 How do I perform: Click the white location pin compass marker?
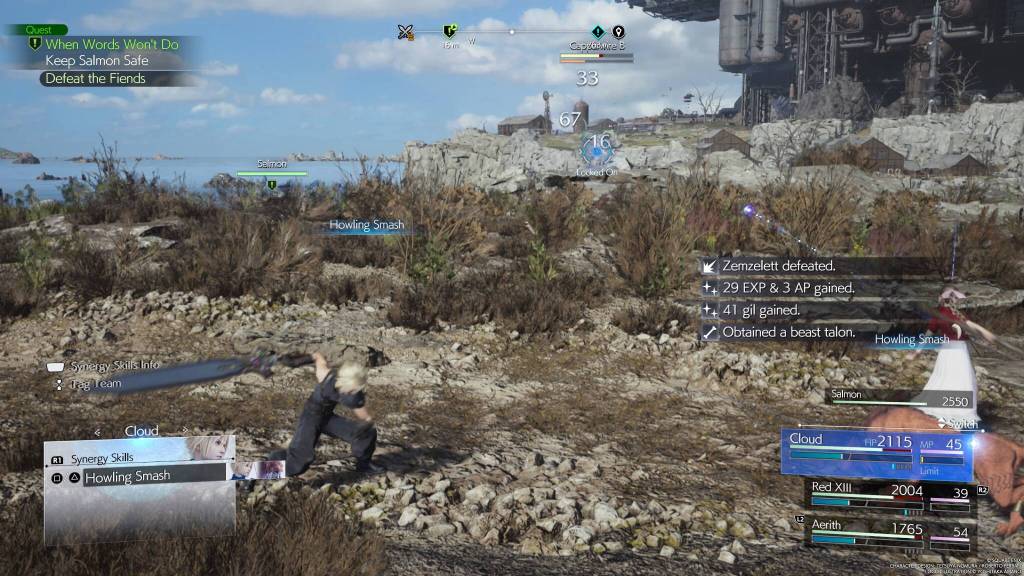pyautogui.click(x=618, y=32)
